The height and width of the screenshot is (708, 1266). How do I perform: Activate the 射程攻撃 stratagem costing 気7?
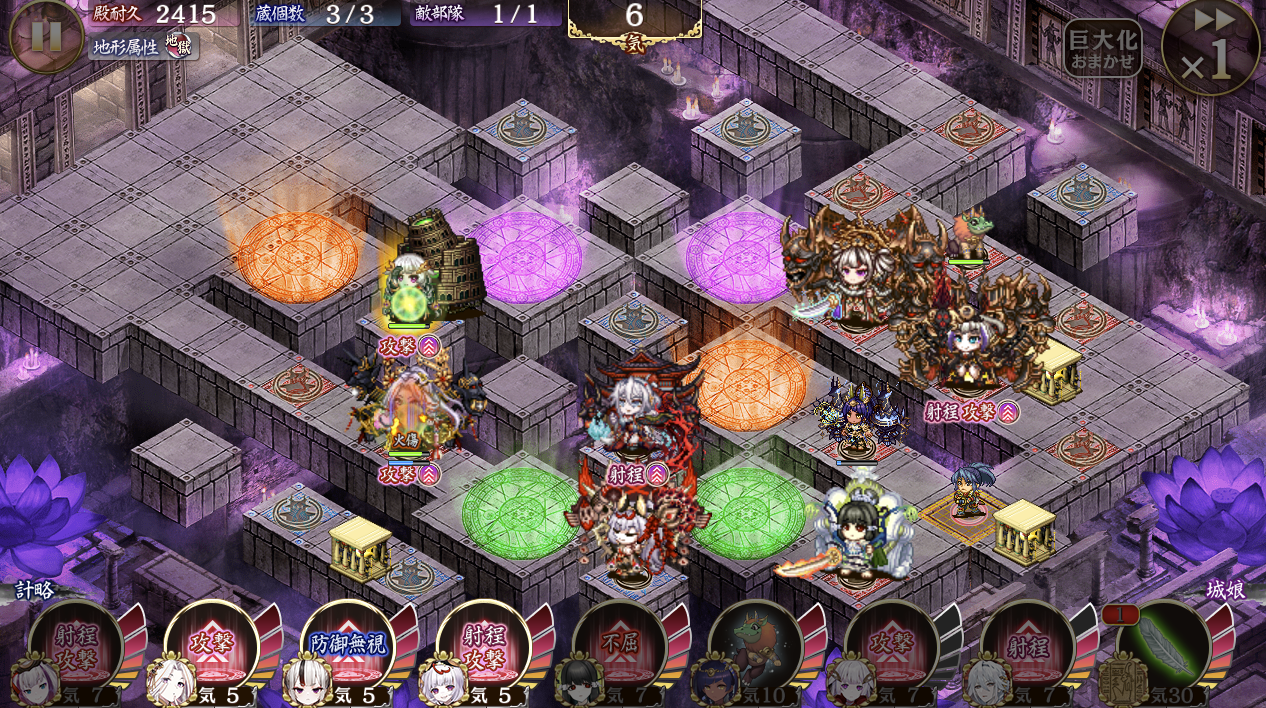click(x=76, y=647)
